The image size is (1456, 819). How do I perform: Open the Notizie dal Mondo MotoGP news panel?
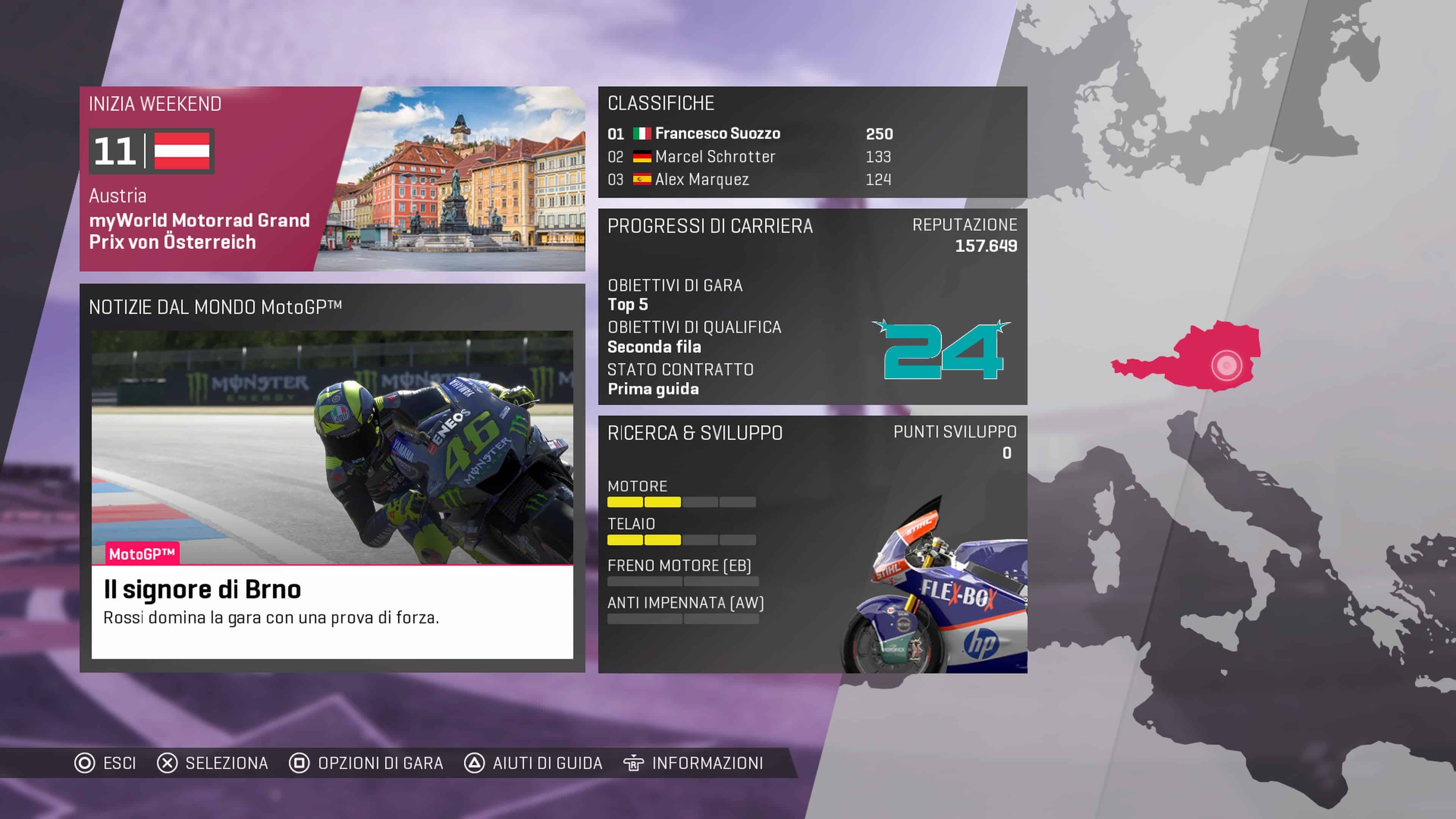(x=332, y=478)
